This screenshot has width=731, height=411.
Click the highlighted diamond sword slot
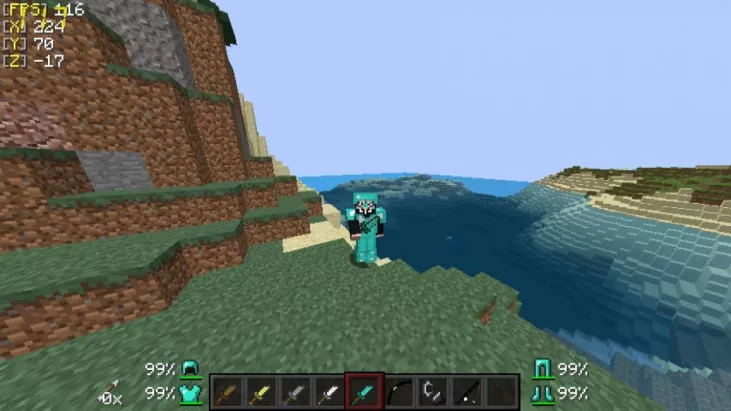[x=362, y=391]
